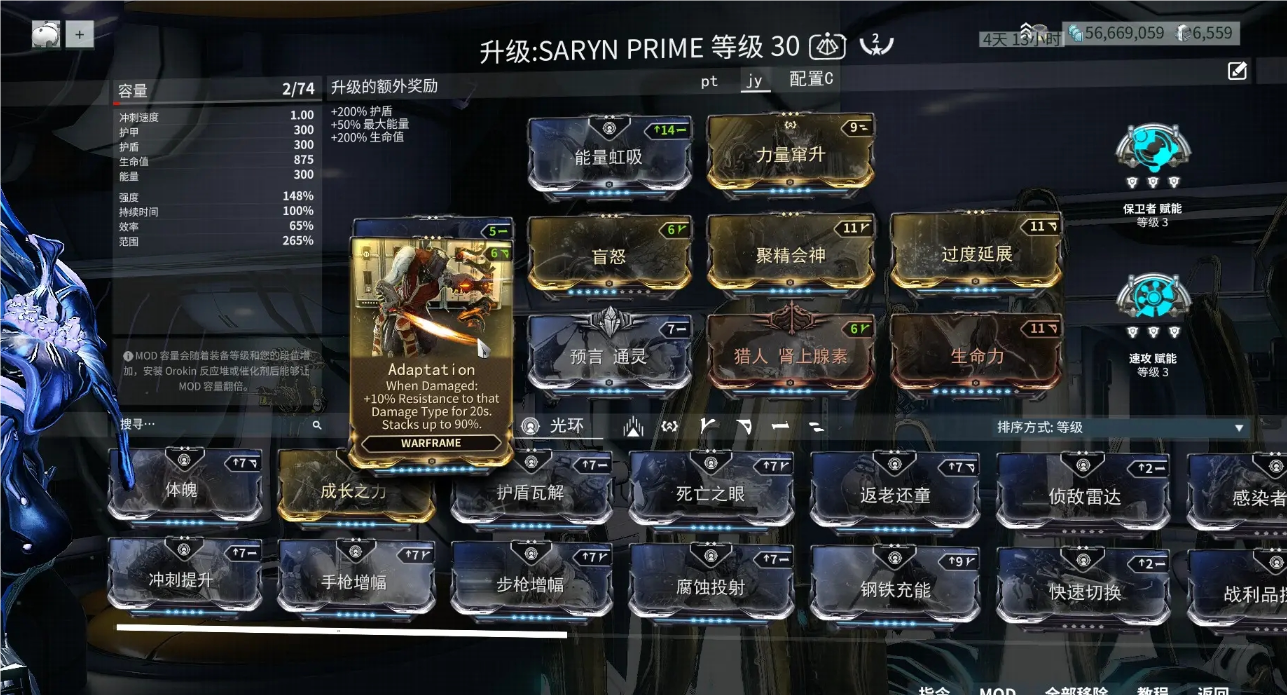Click the rename config edit icon

coord(1237,70)
